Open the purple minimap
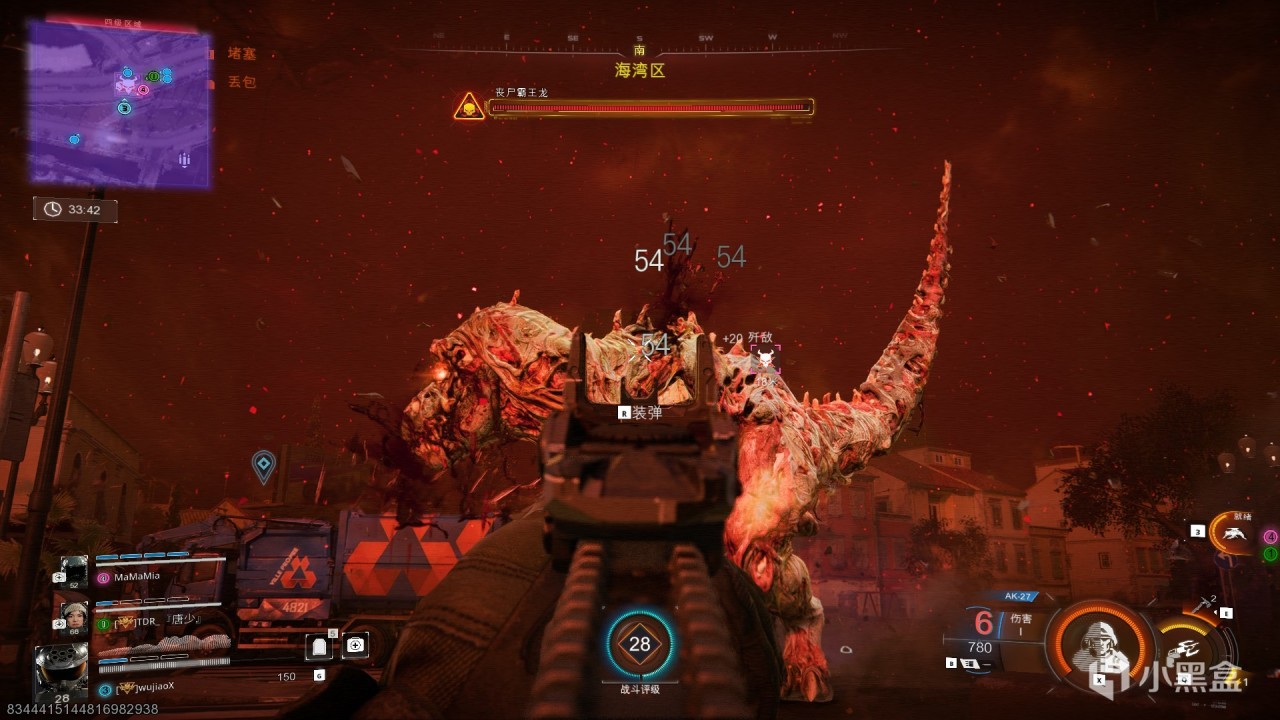This screenshot has height=720, width=1280. pos(119,104)
